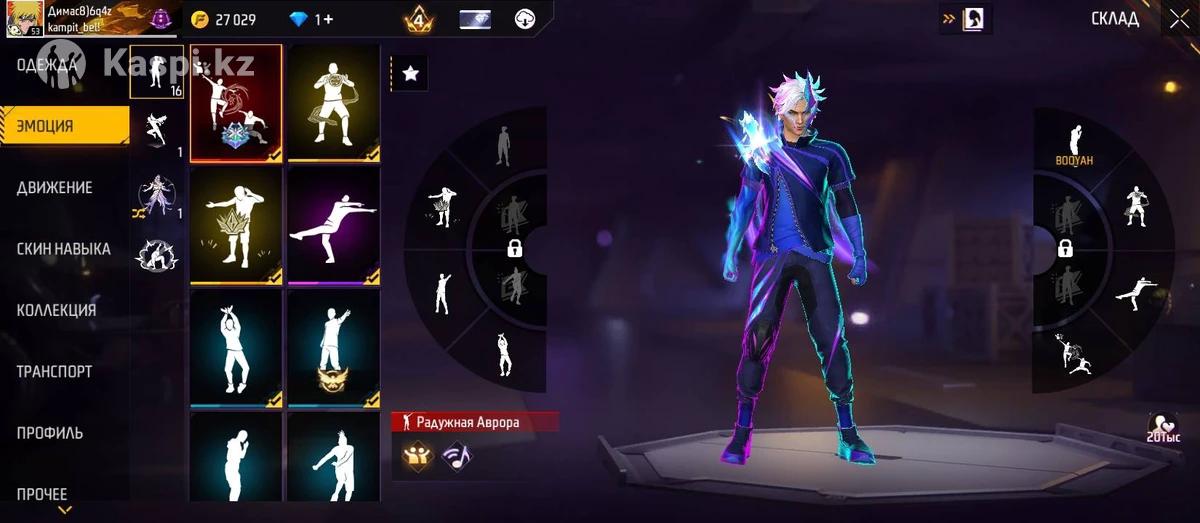
Task: Open the Скин навыка section
Action: [63, 249]
